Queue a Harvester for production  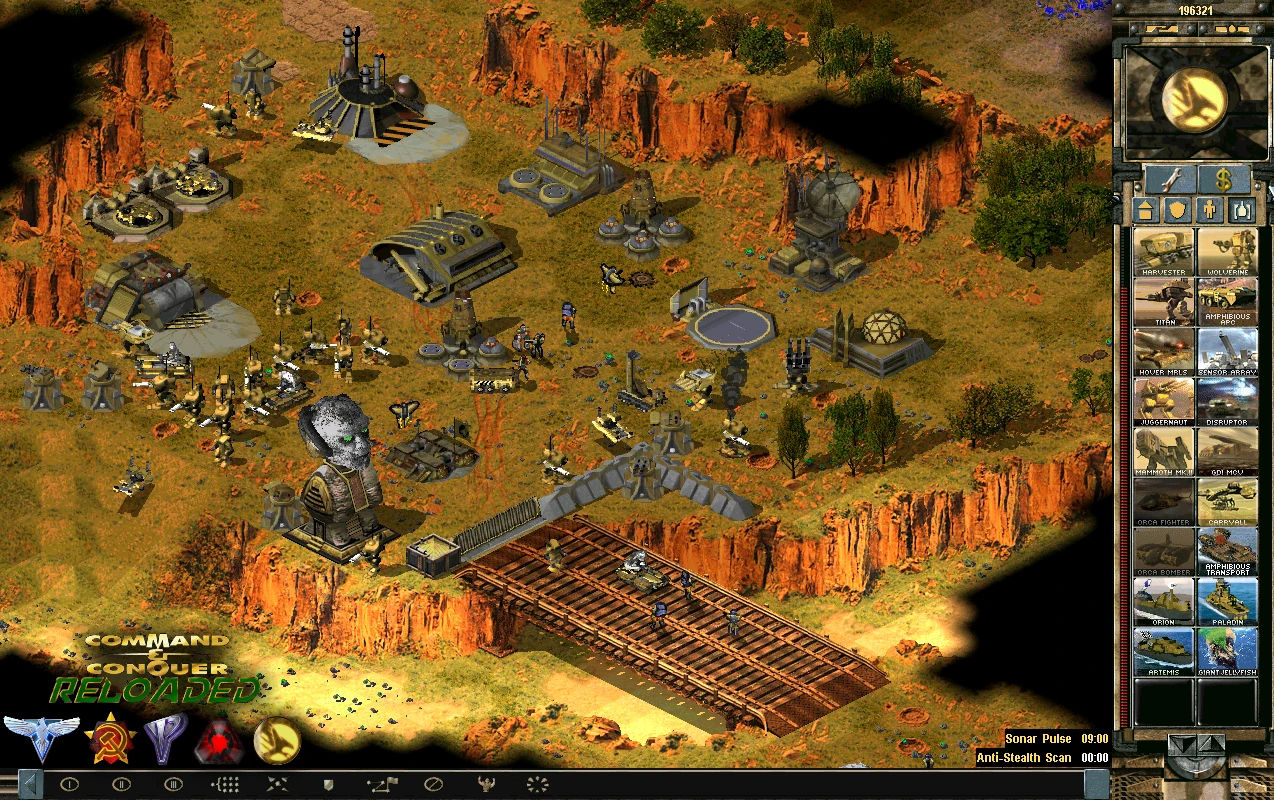click(x=1164, y=252)
